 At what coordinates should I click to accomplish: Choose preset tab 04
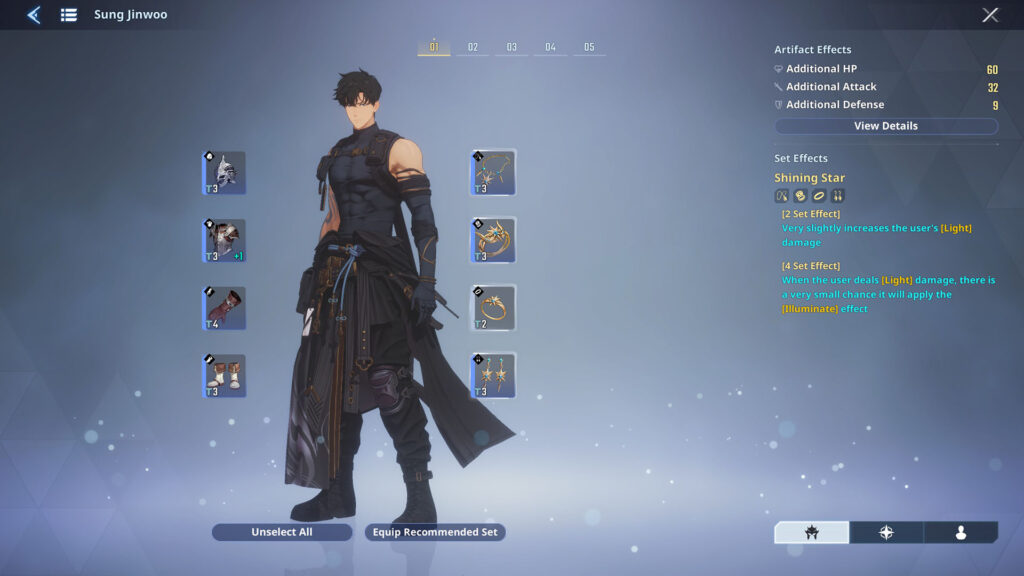(x=550, y=47)
